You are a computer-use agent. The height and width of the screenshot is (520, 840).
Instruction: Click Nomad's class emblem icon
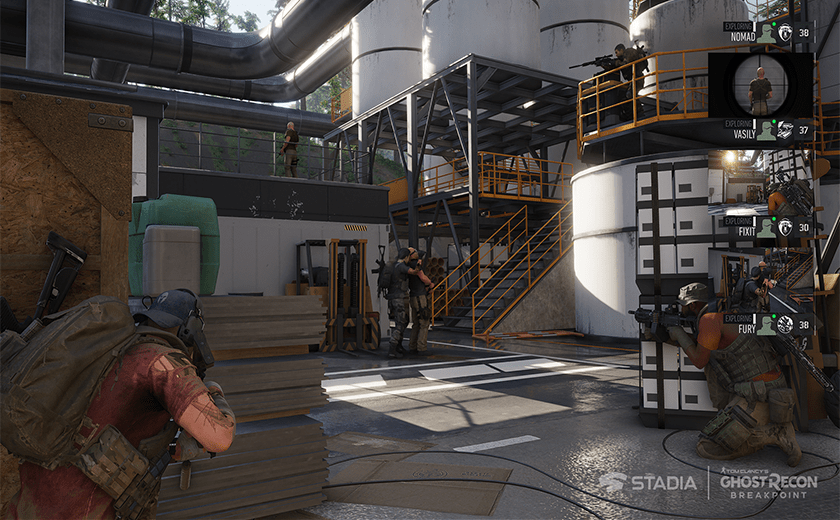(x=785, y=33)
